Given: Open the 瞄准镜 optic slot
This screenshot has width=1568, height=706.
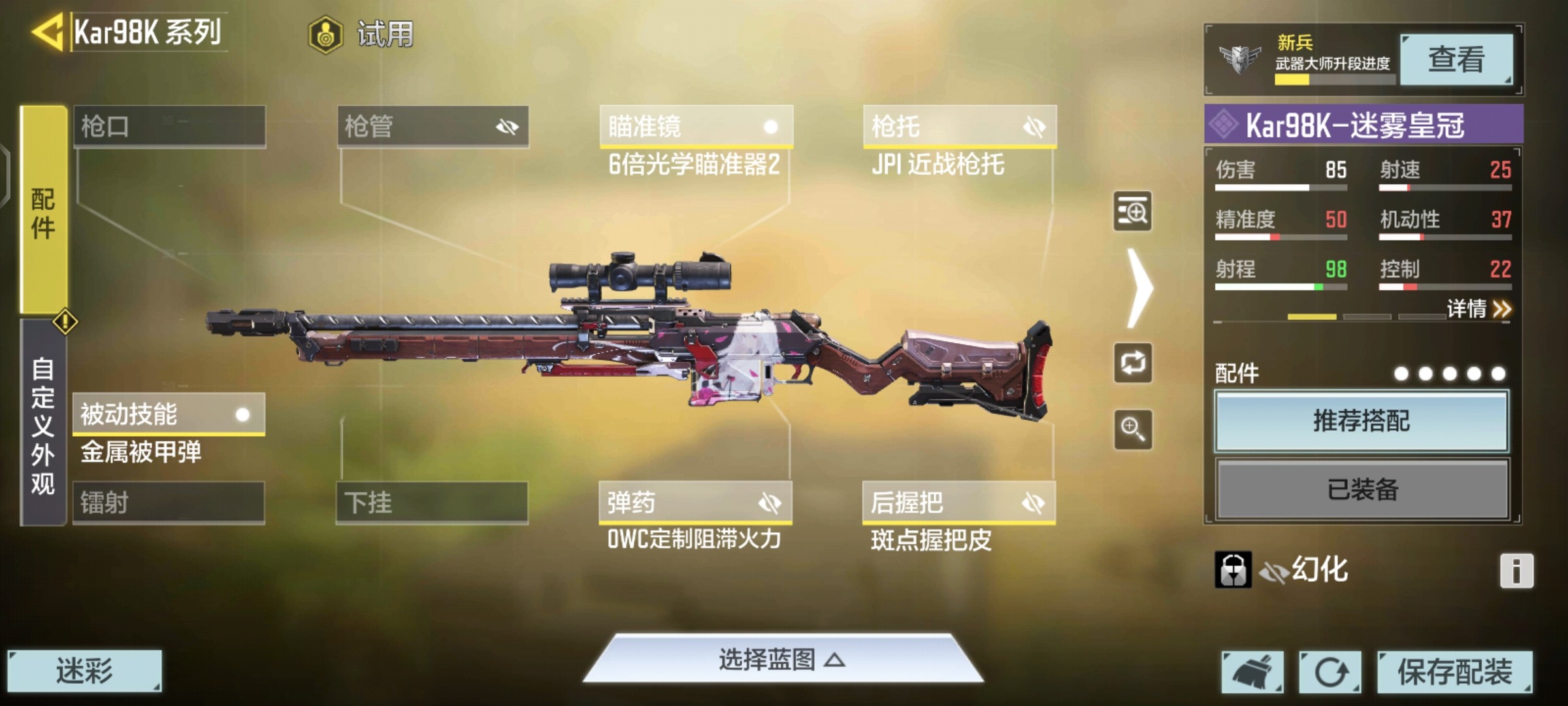Looking at the screenshot, I should point(696,126).
